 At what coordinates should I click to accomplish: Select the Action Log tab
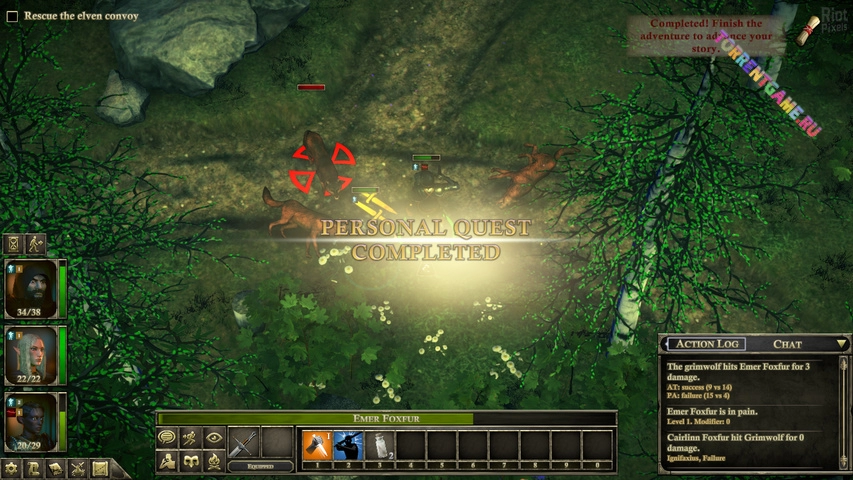point(707,344)
